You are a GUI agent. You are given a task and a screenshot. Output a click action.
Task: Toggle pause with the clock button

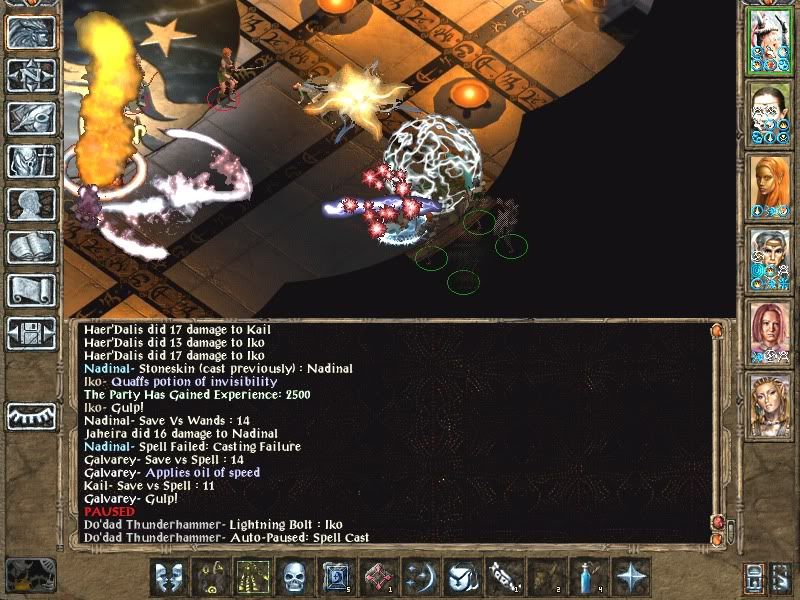[32, 574]
